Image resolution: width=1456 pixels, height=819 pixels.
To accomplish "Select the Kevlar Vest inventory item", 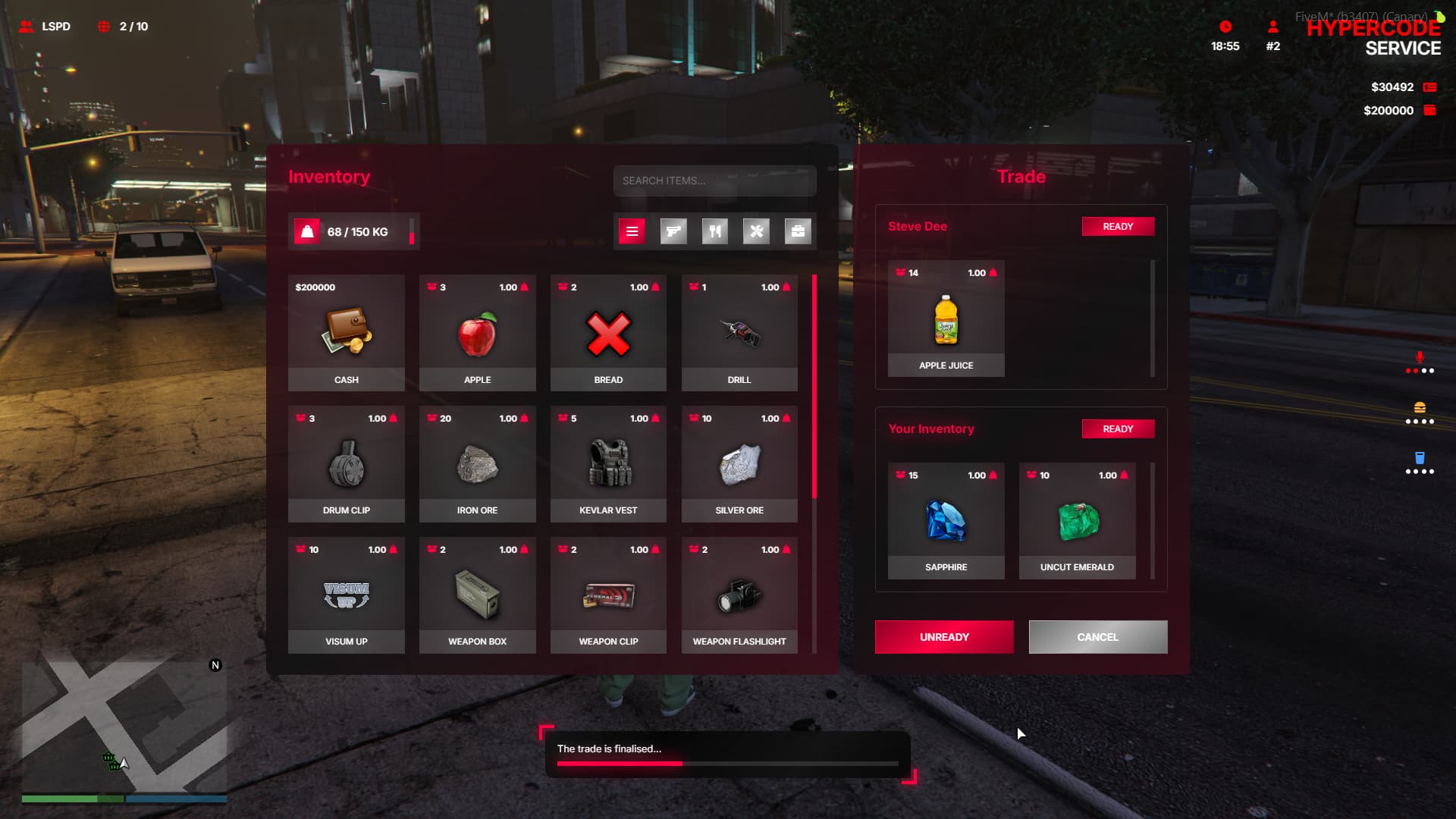I will 607,464.
